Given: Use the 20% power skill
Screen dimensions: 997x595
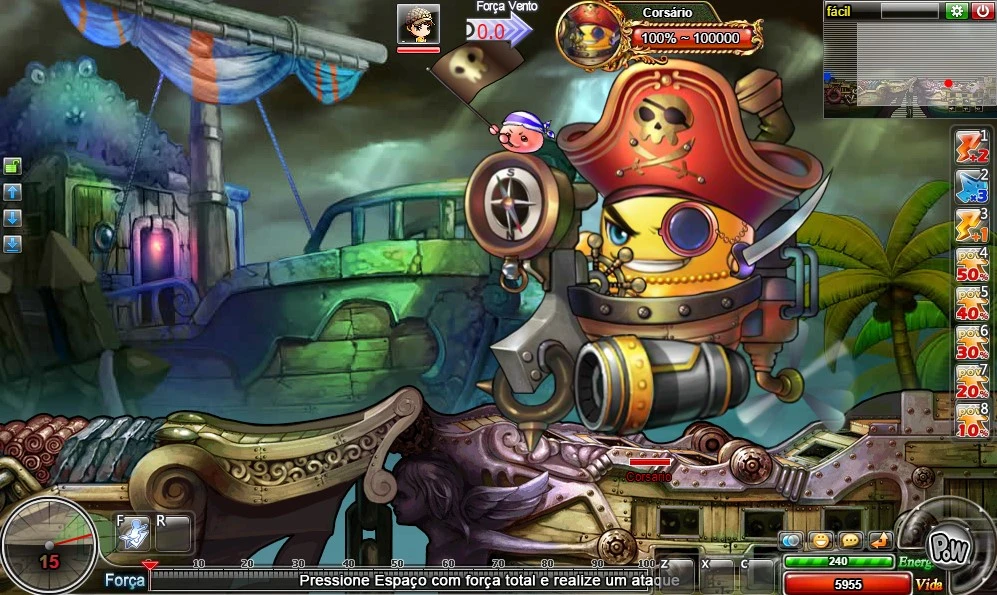Looking at the screenshot, I should click(x=972, y=381).
